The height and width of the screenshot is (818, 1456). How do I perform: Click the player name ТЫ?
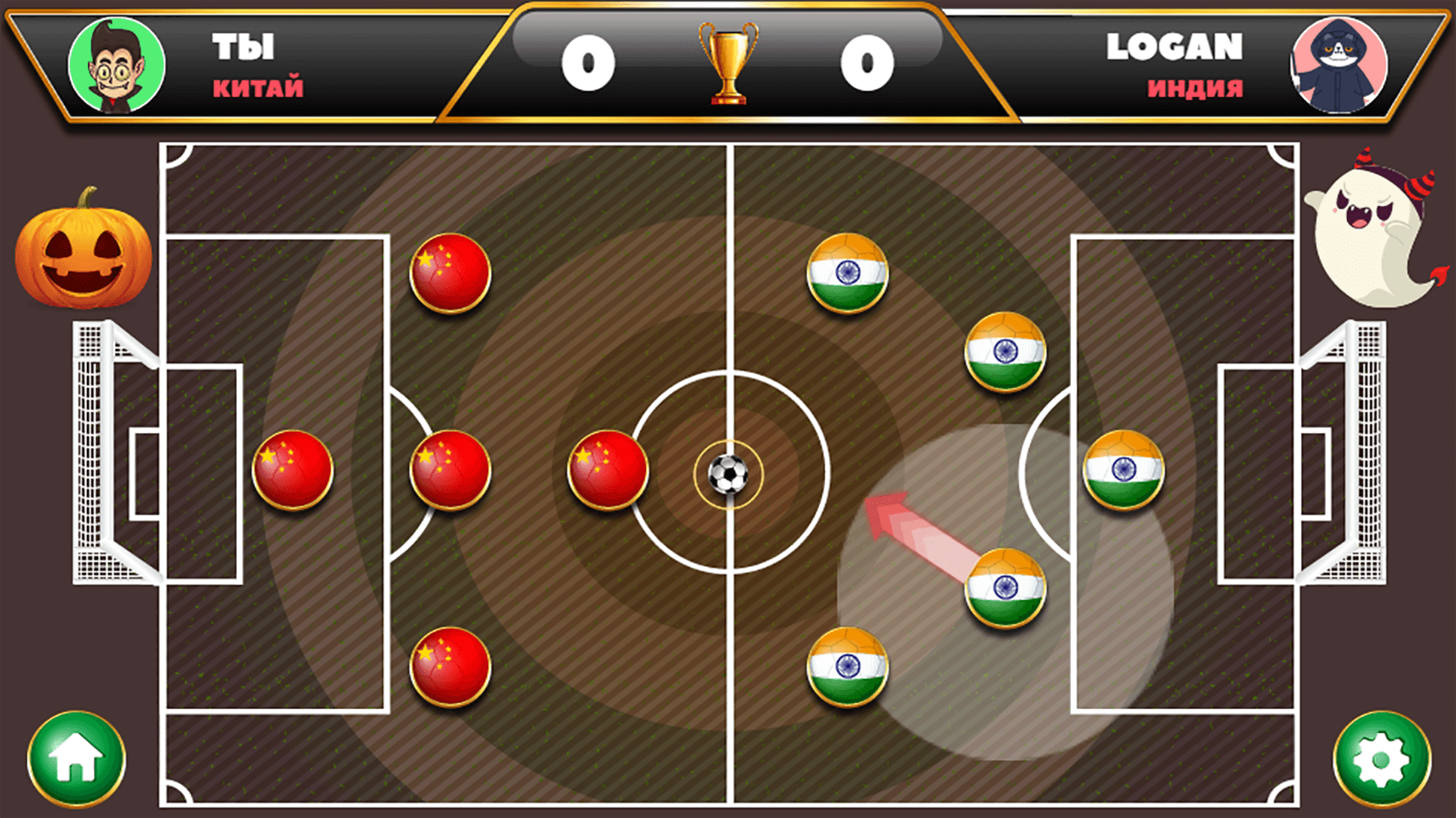tap(241, 47)
